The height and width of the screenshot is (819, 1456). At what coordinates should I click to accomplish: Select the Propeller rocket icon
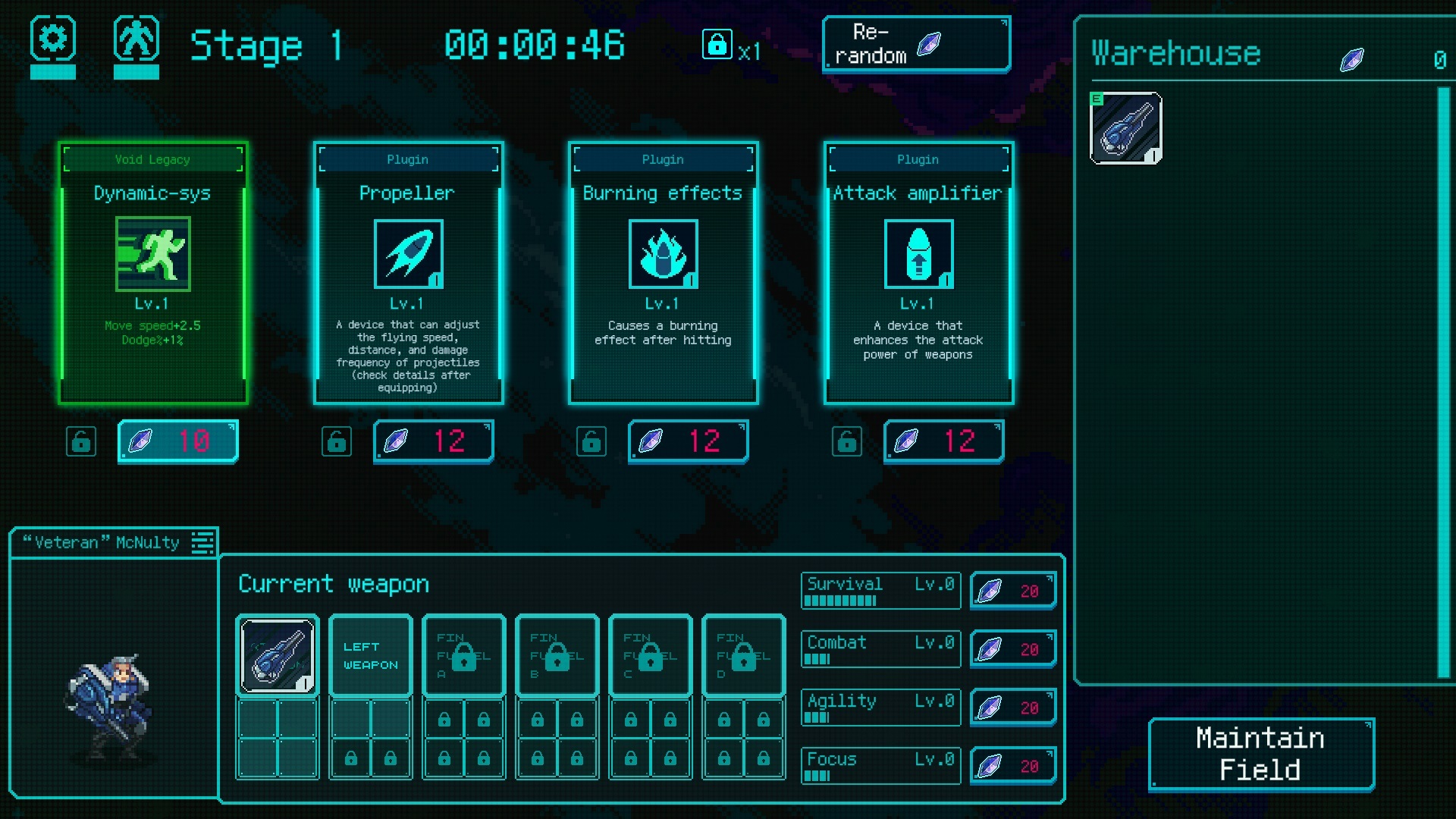coord(408,254)
